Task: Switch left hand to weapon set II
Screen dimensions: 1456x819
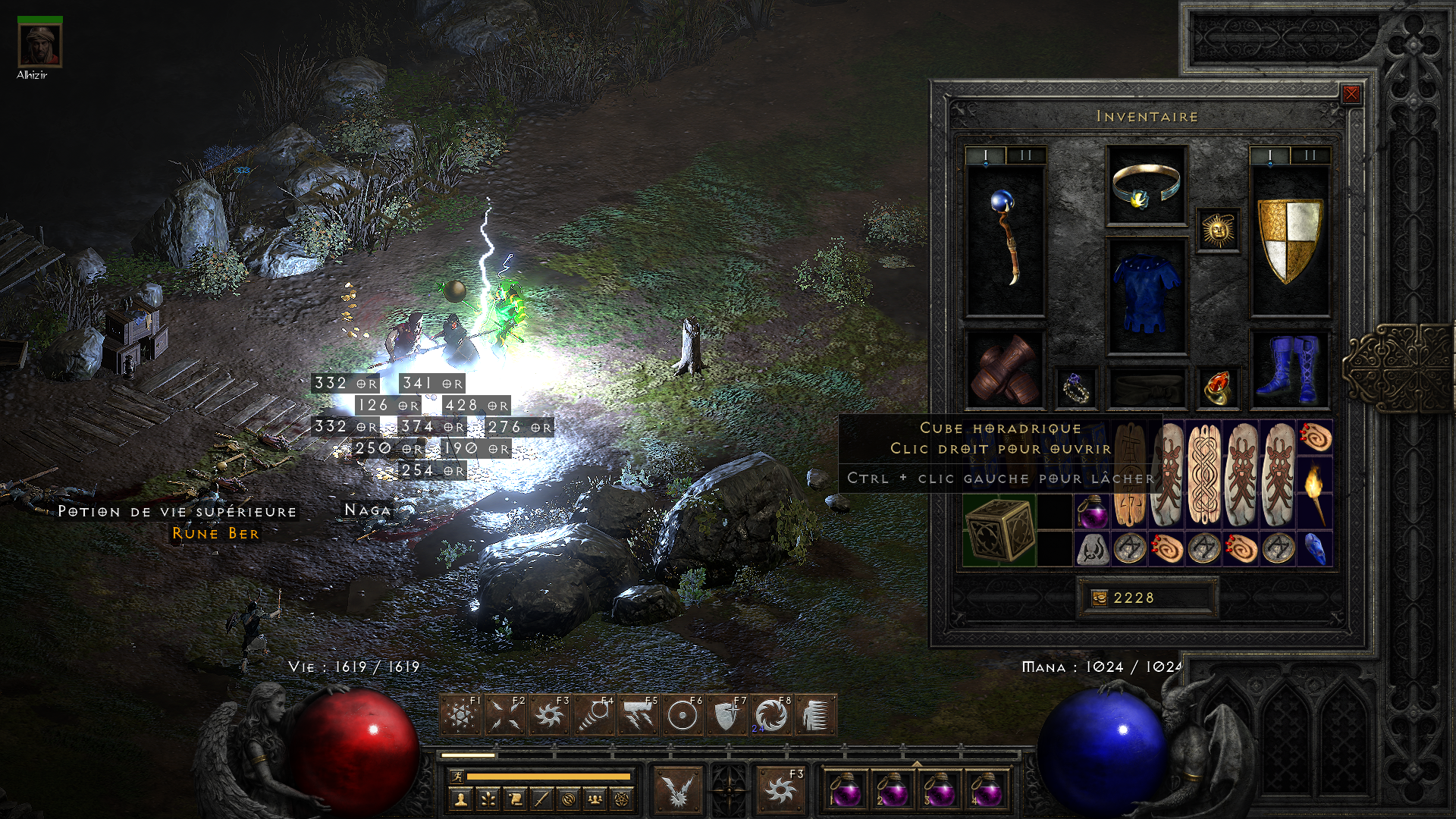Action: [1026, 155]
